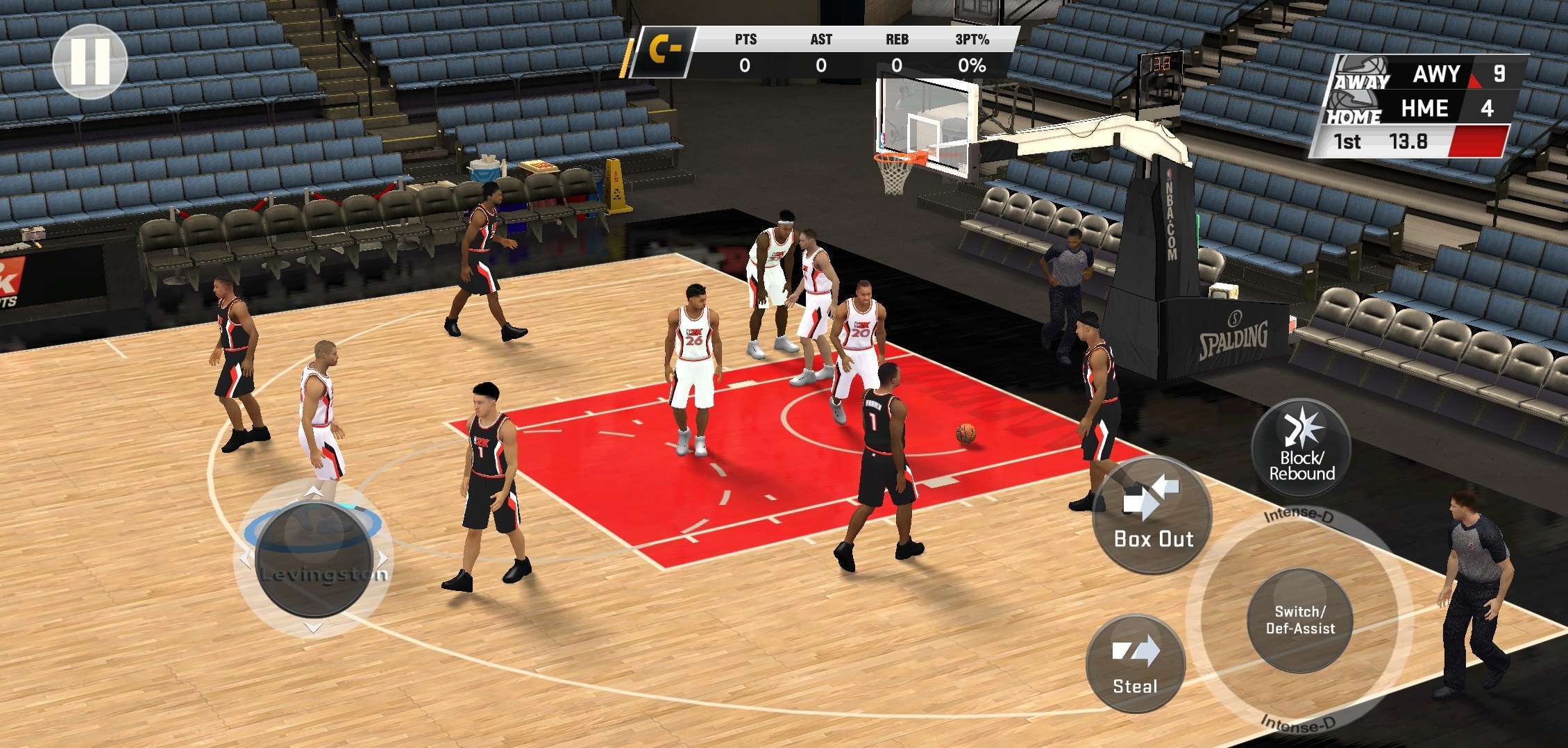This screenshot has height=748, width=1568.
Task: Tap the Box Out button
Action: [1152, 515]
